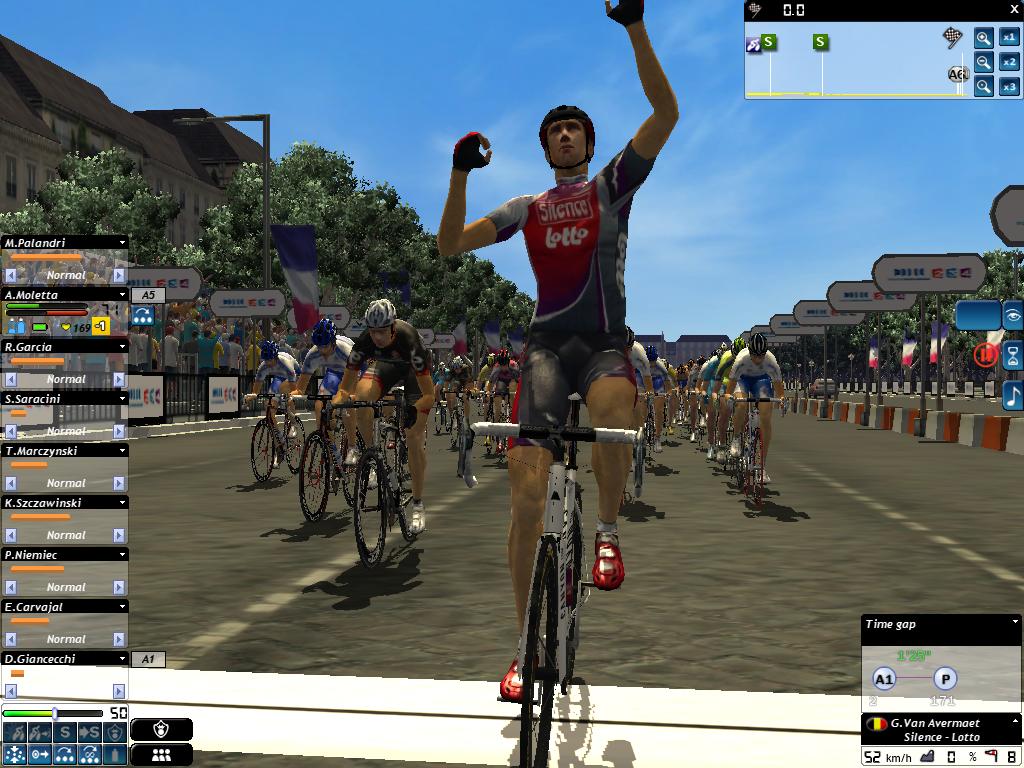Zoom out on the stage profile
This screenshot has height=768, width=1024.
[x=984, y=62]
